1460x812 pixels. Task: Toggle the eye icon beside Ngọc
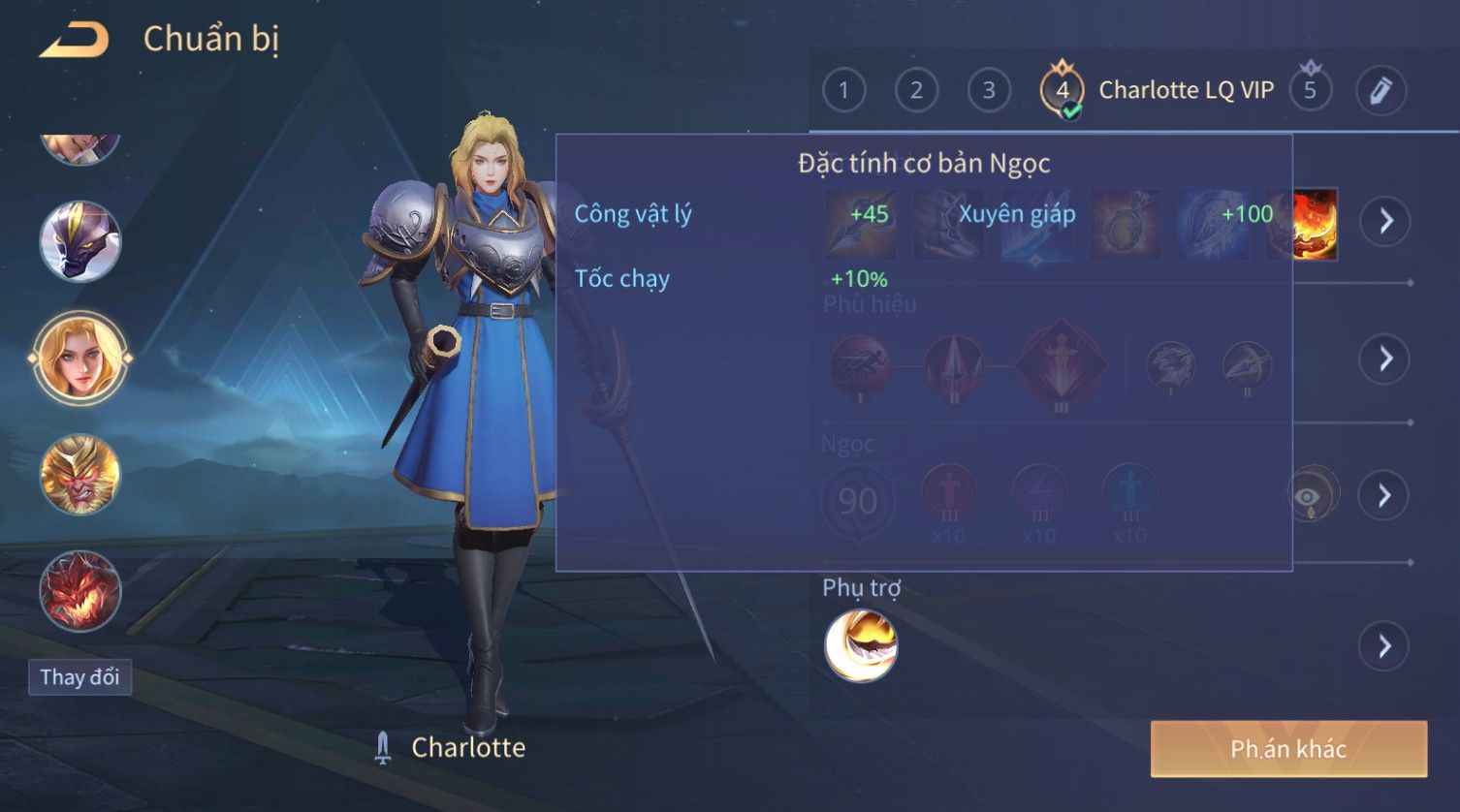(1309, 496)
